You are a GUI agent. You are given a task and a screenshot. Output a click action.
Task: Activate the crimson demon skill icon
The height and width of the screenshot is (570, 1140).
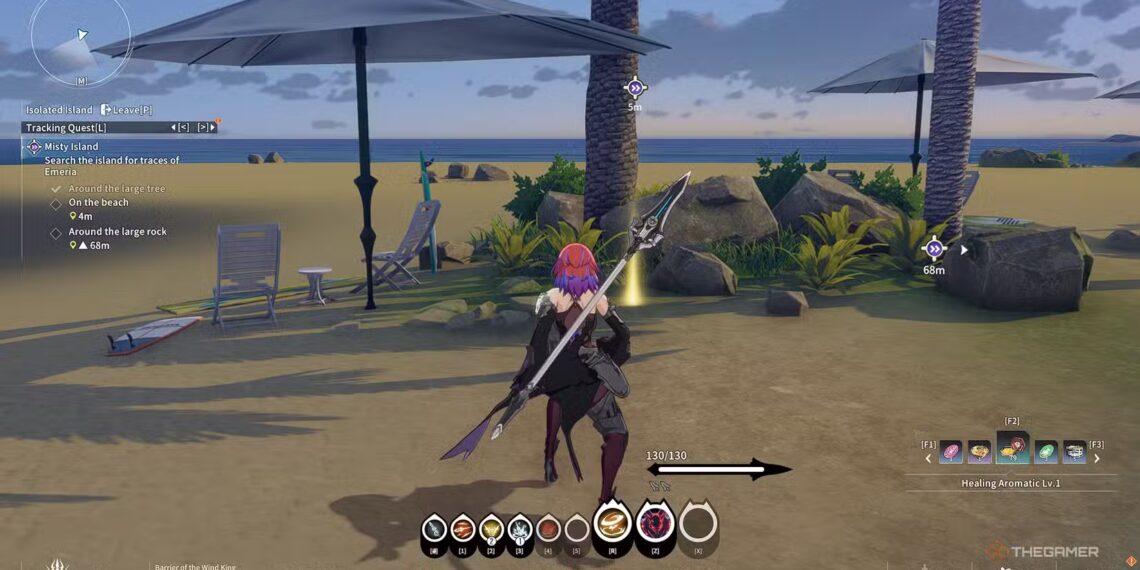(x=655, y=523)
